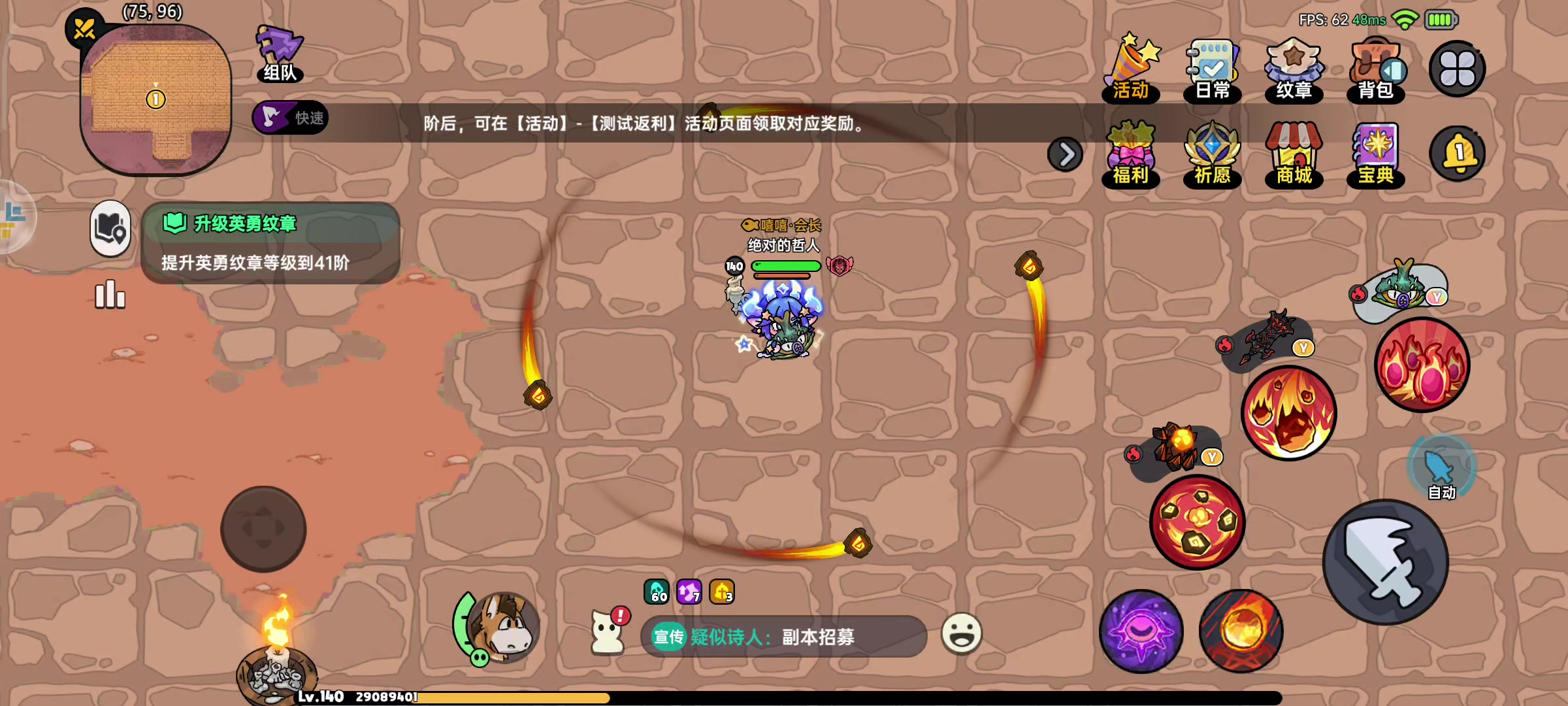Open the statistics bar-chart icon on the left
Image resolution: width=1568 pixels, height=706 pixels.
click(x=110, y=294)
